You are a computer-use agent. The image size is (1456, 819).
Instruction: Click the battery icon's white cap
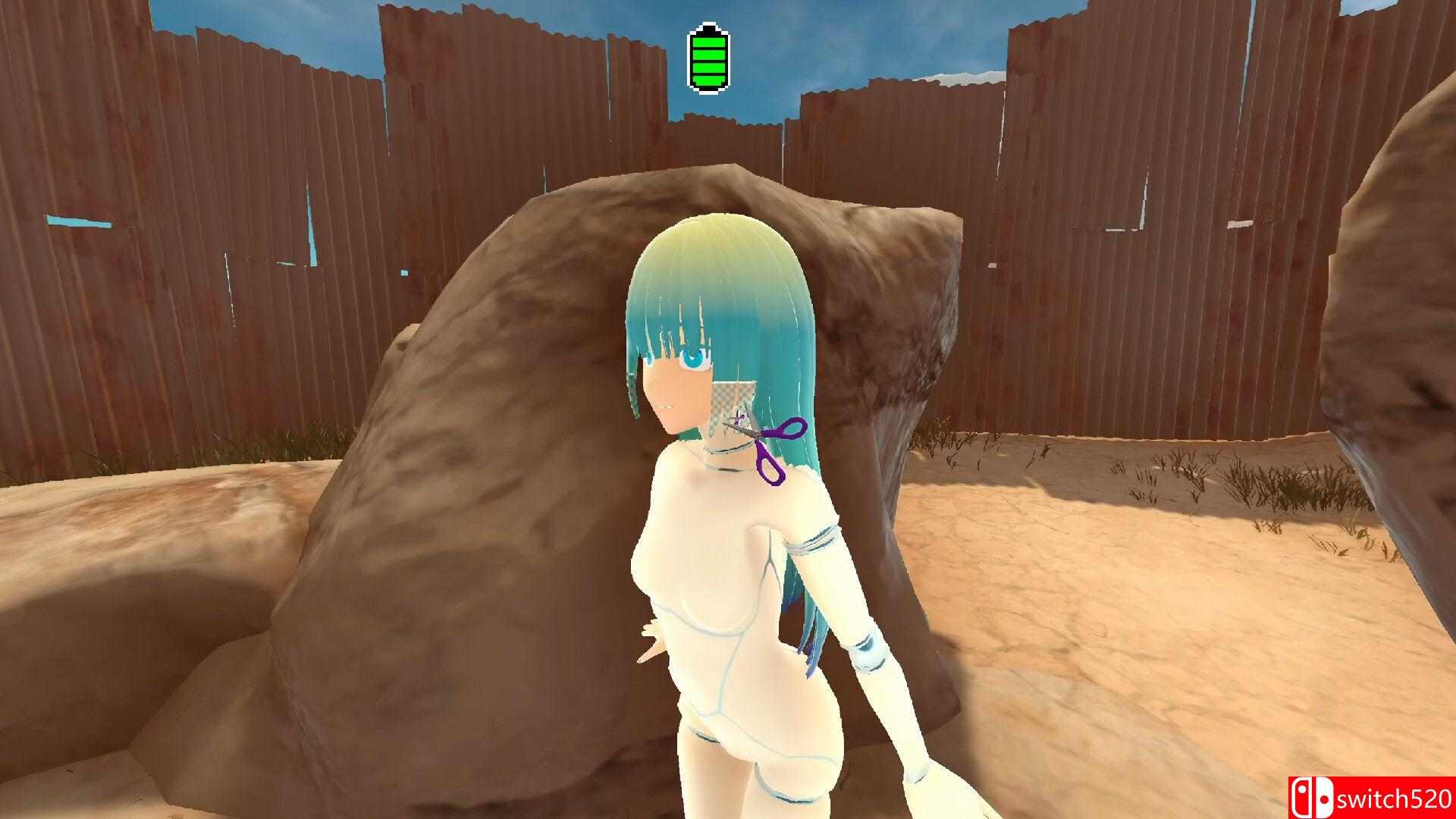pyautogui.click(x=709, y=24)
